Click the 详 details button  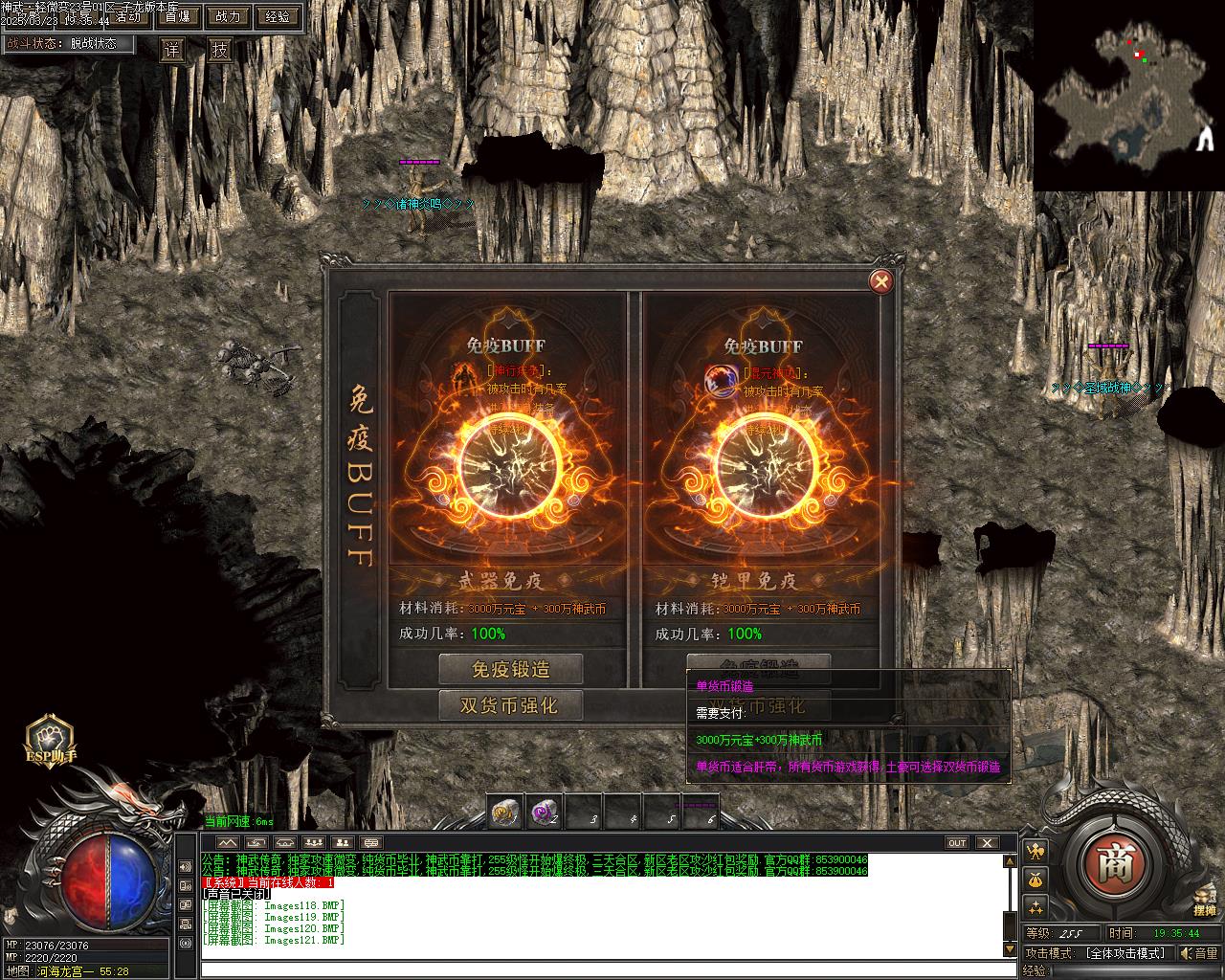(172, 51)
